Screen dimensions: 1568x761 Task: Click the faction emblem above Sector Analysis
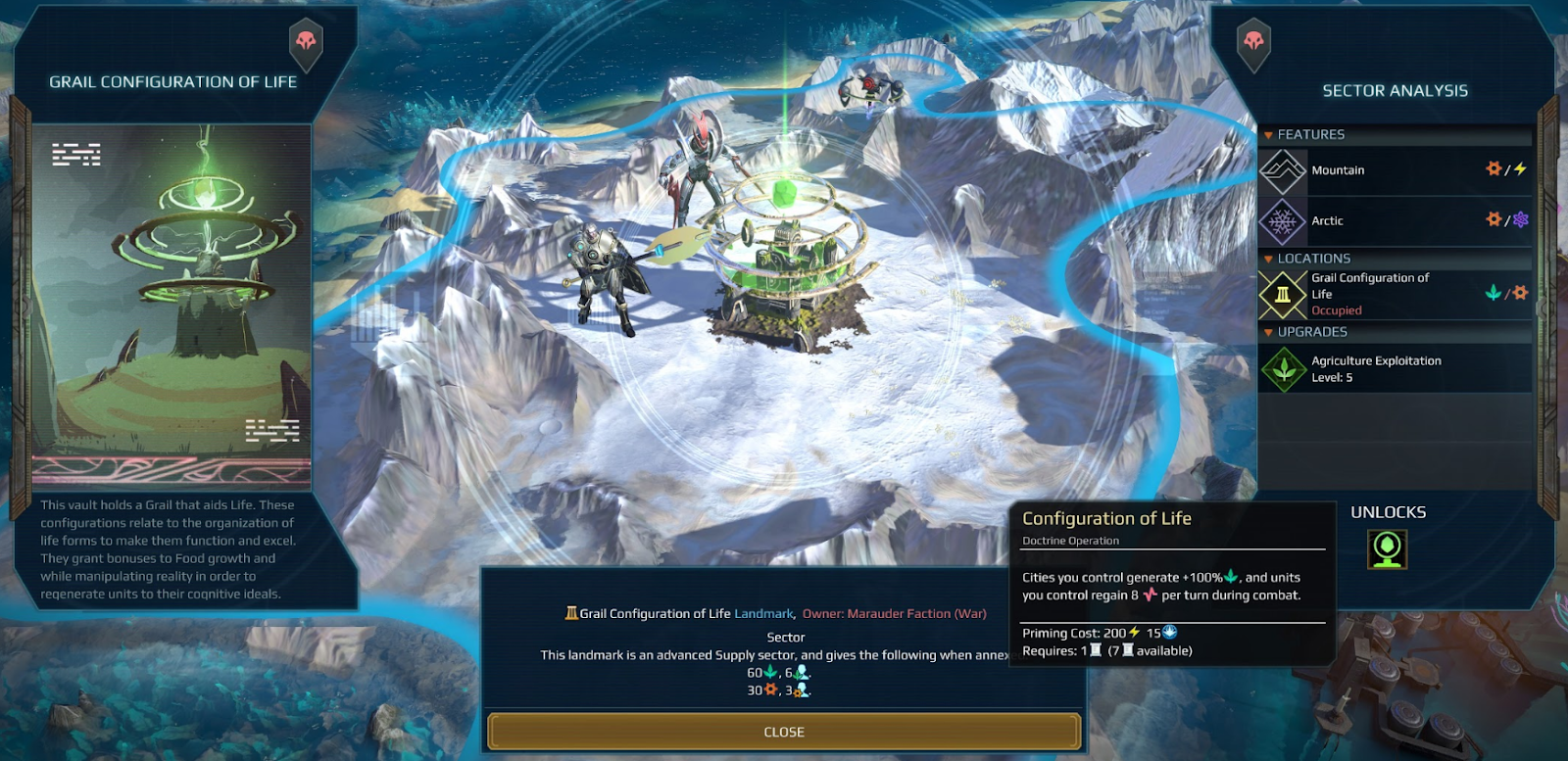1253,43
